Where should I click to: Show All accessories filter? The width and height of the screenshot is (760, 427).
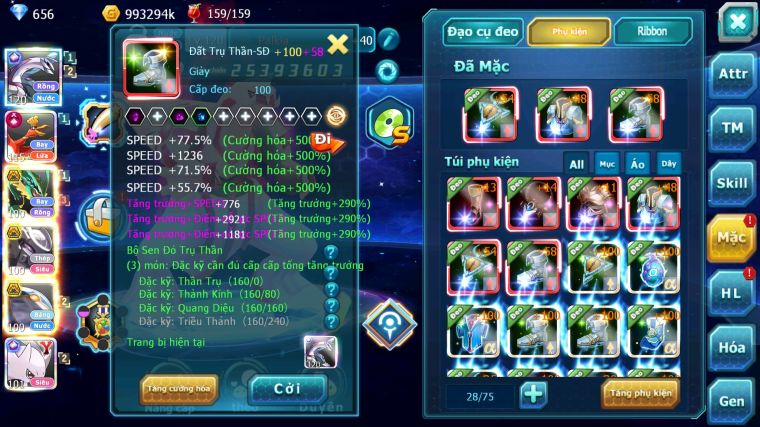[x=576, y=163]
